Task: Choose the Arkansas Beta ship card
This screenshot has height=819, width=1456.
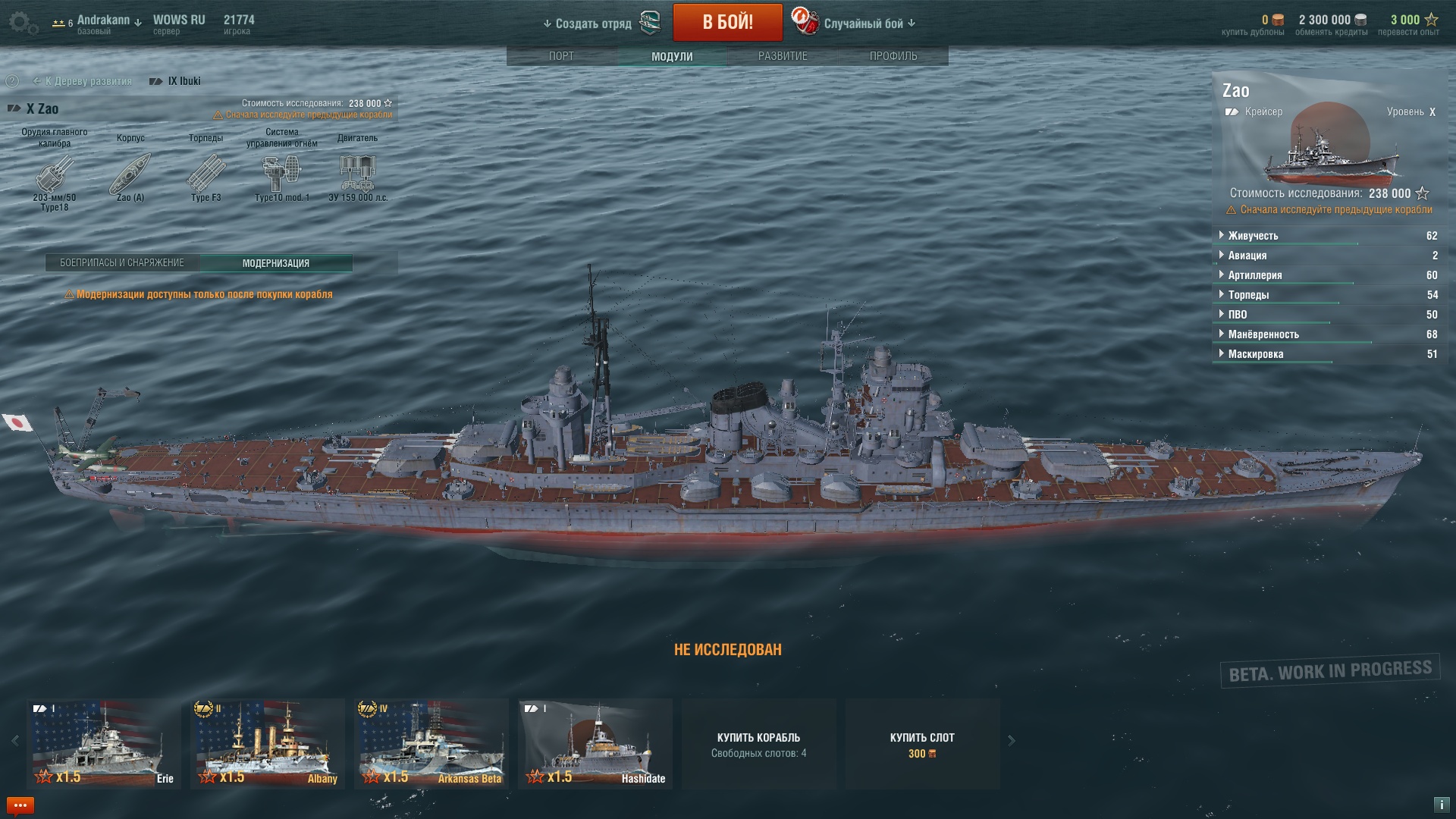Action: [x=431, y=743]
